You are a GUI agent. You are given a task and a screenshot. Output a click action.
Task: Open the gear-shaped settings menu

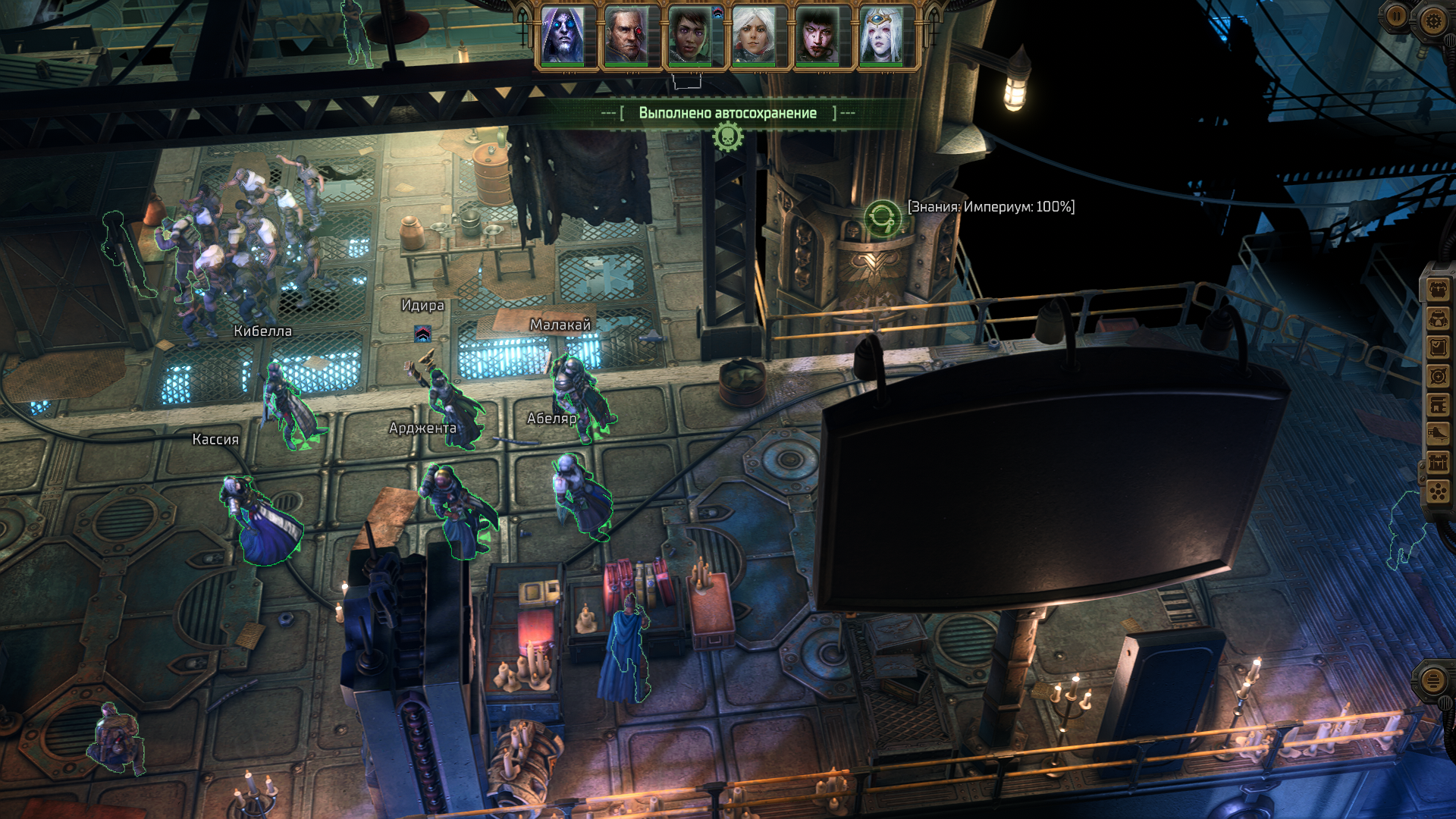[1432, 20]
